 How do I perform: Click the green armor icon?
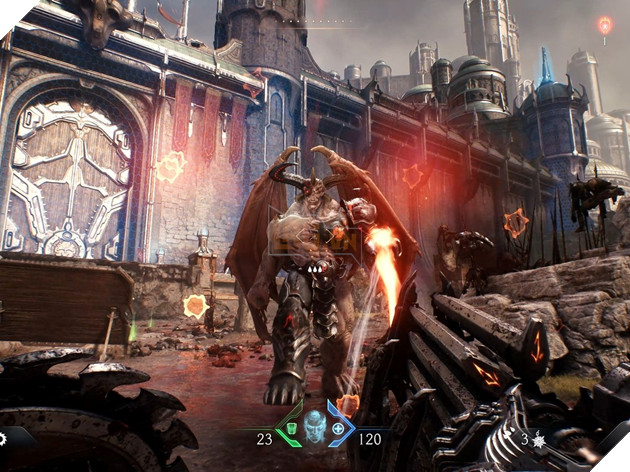coord(294,430)
